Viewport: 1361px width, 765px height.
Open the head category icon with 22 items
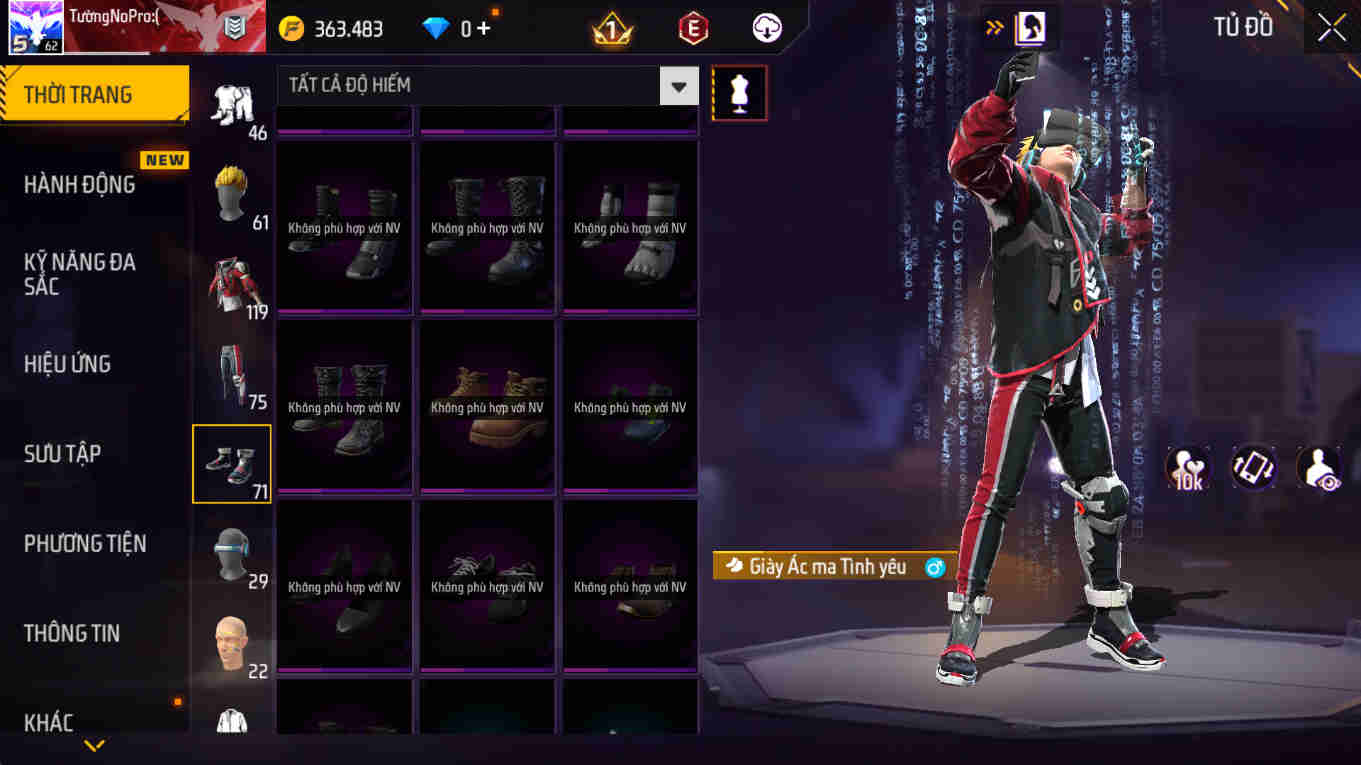tap(231, 643)
